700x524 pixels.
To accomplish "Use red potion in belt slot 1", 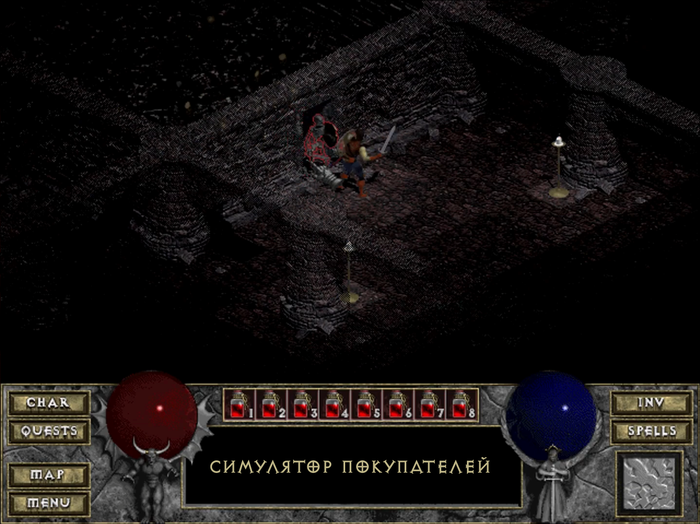I will click(238, 406).
